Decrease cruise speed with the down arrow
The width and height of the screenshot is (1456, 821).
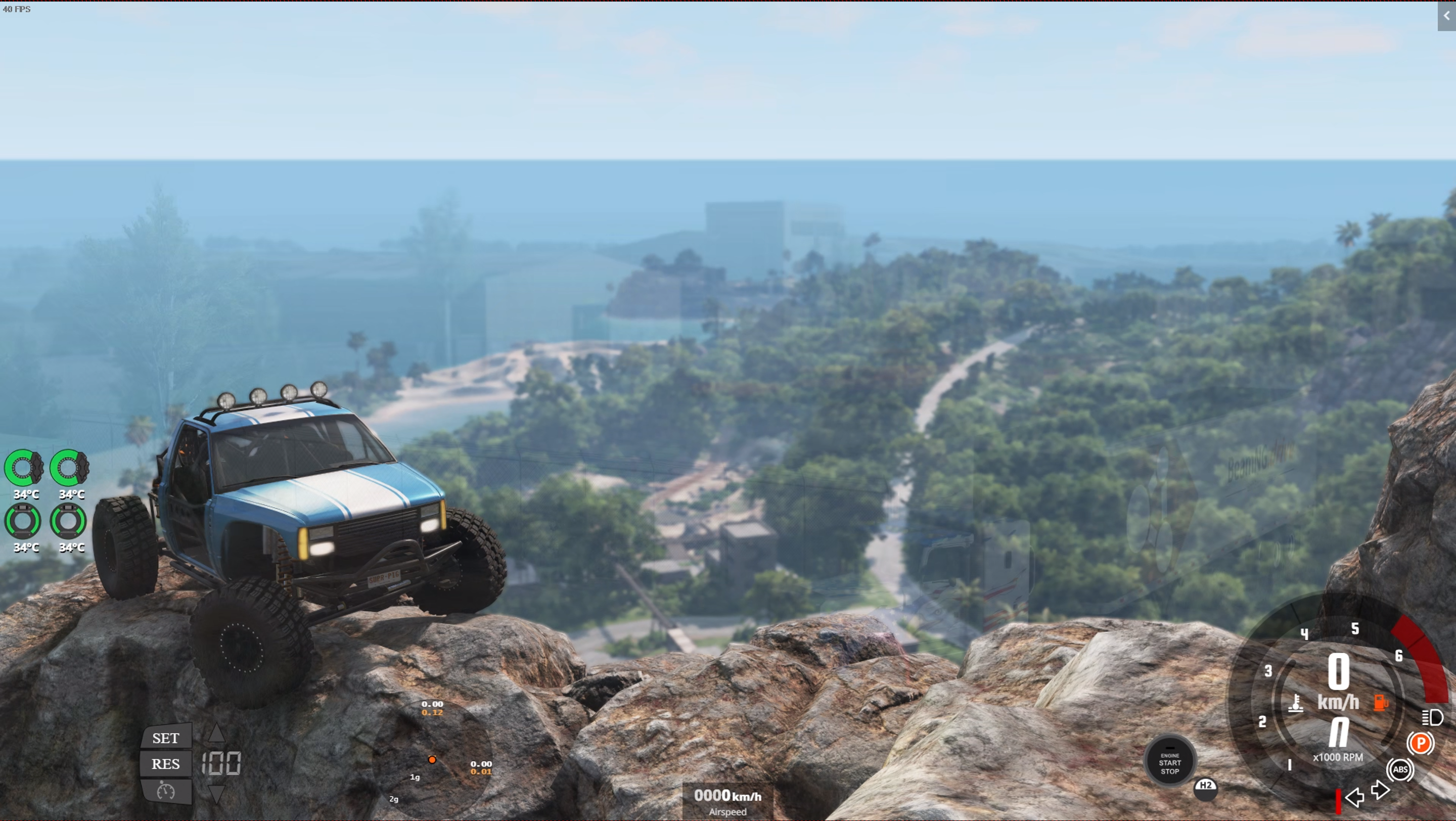click(216, 793)
